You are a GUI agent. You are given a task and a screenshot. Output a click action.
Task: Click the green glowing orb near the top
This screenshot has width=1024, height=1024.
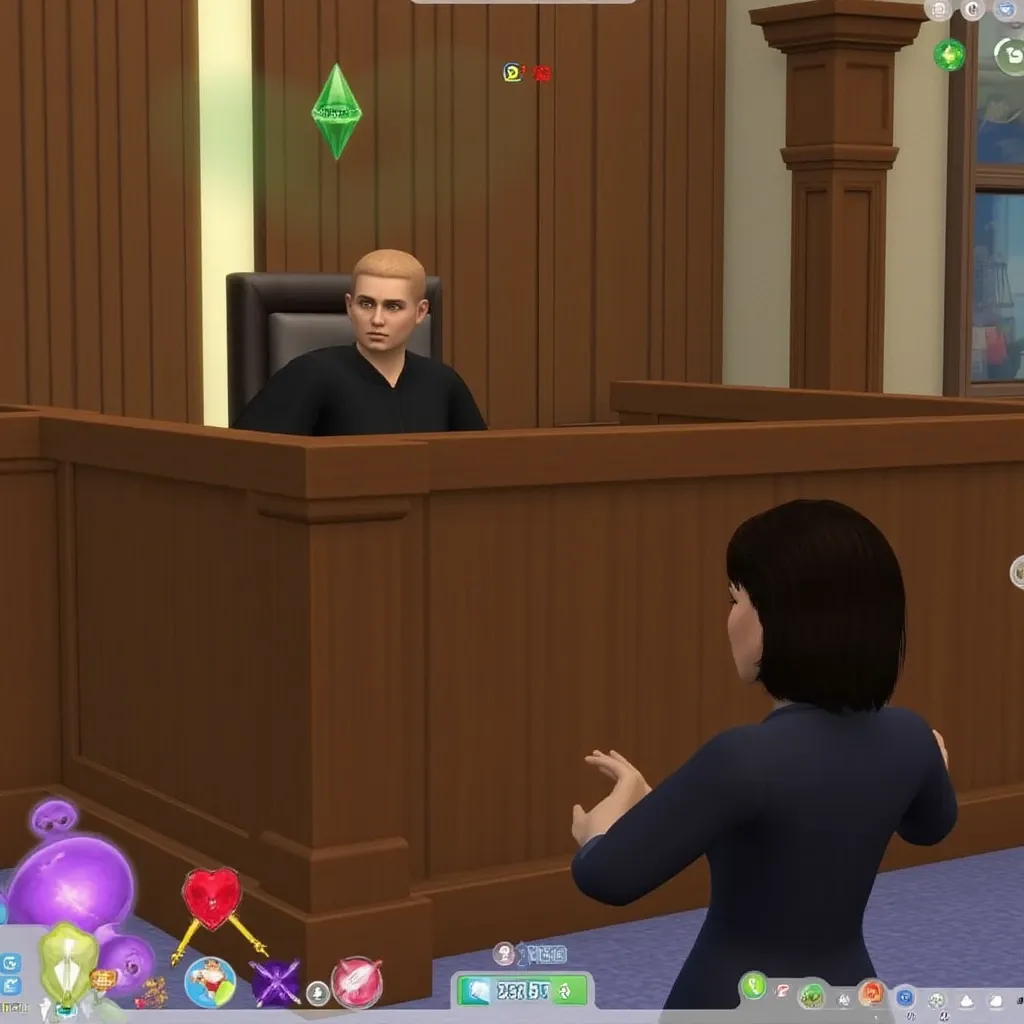(x=949, y=55)
